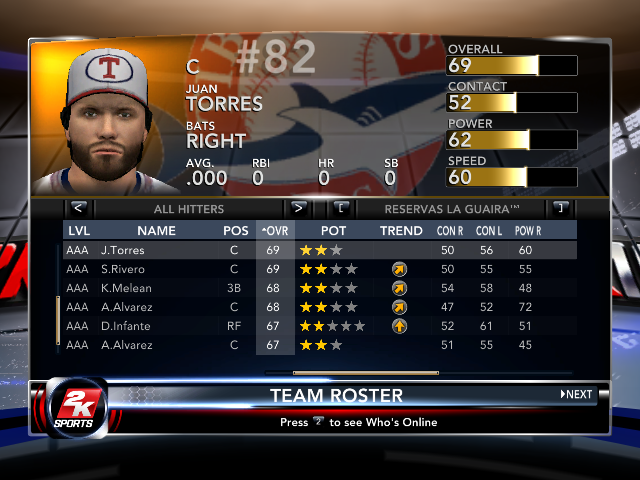Sort by POW R column header

(528, 231)
